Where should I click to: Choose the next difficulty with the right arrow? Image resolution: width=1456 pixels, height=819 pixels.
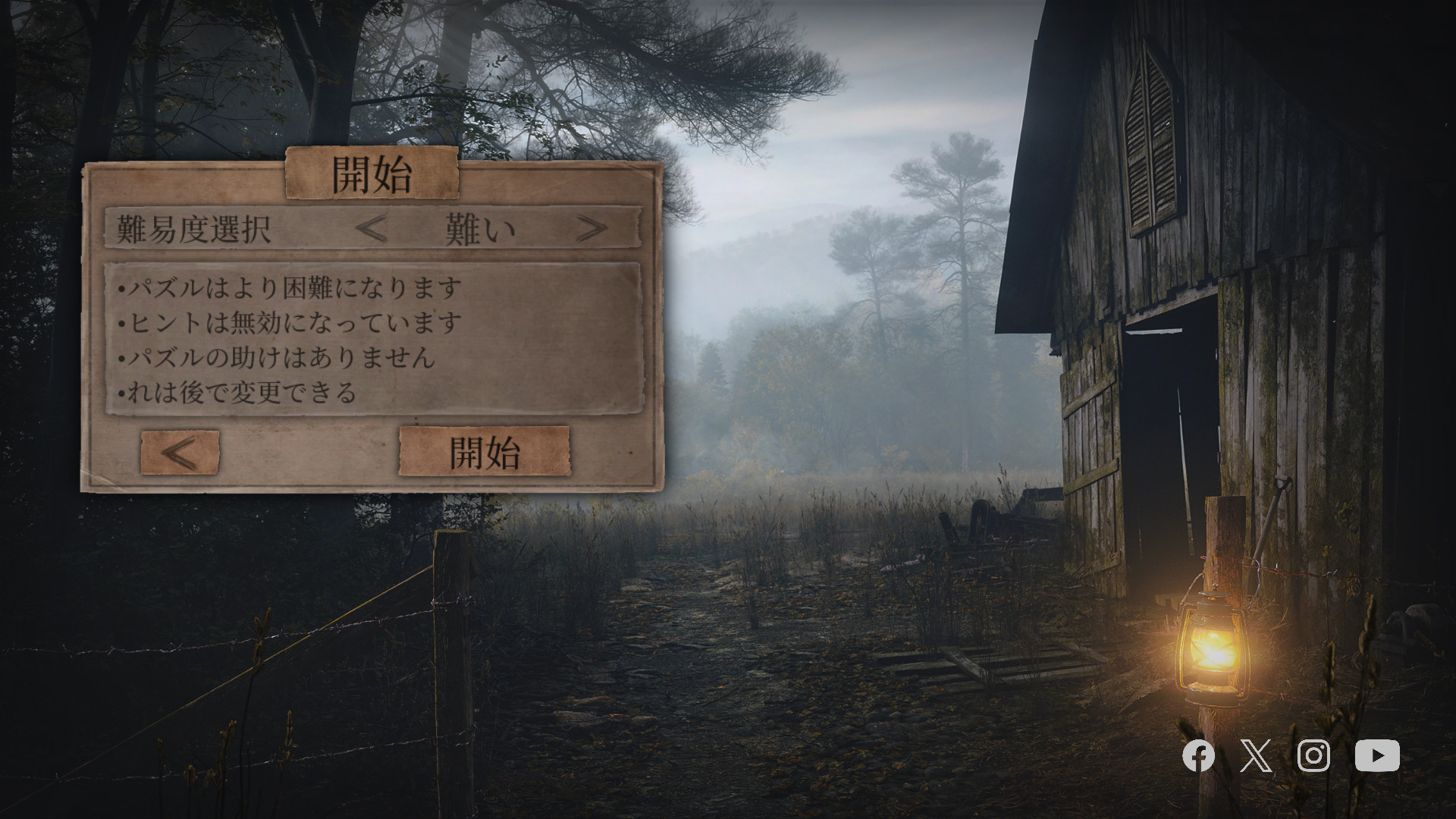591,228
